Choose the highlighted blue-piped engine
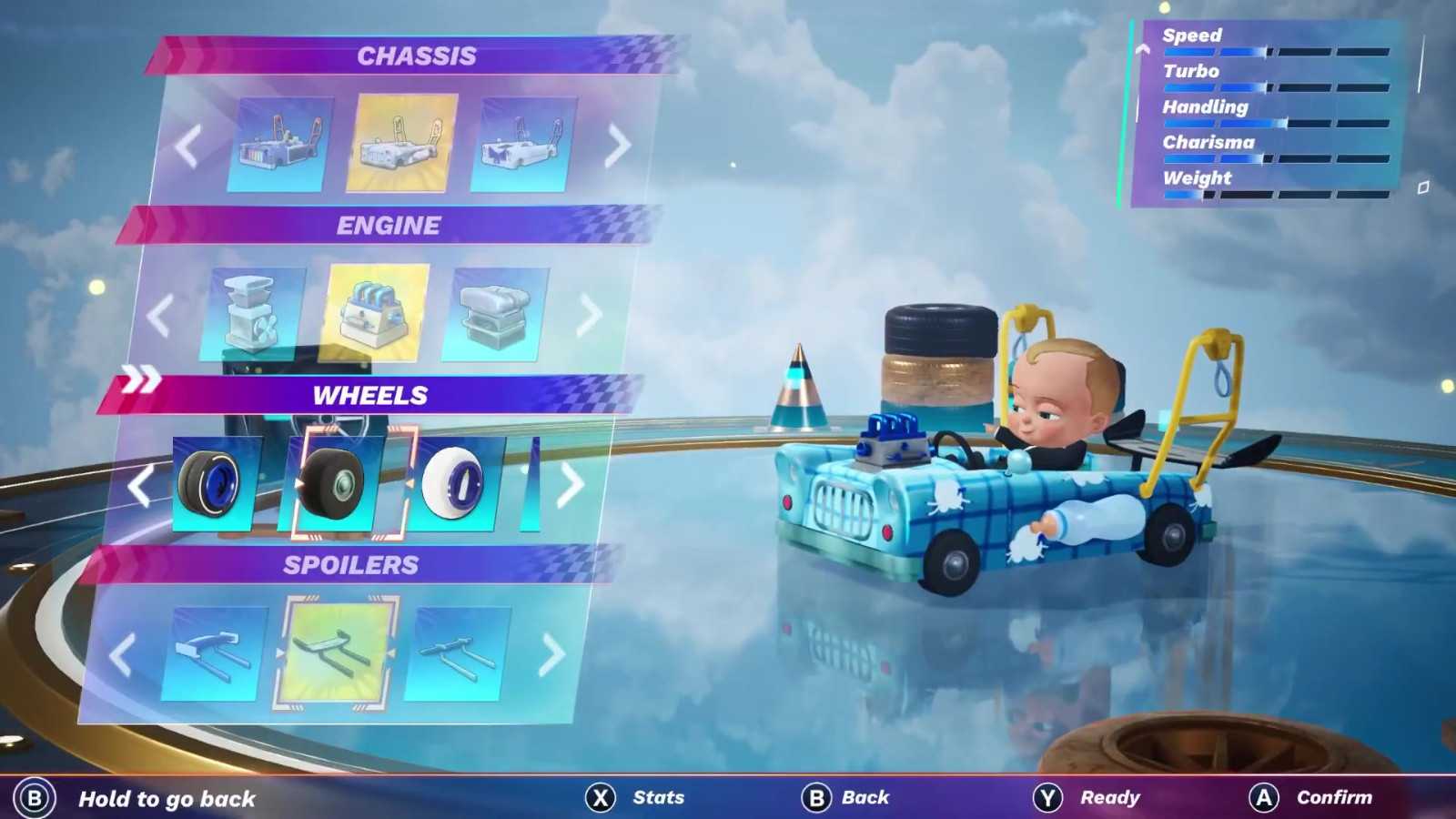Image resolution: width=1456 pixels, height=819 pixels. tap(377, 312)
